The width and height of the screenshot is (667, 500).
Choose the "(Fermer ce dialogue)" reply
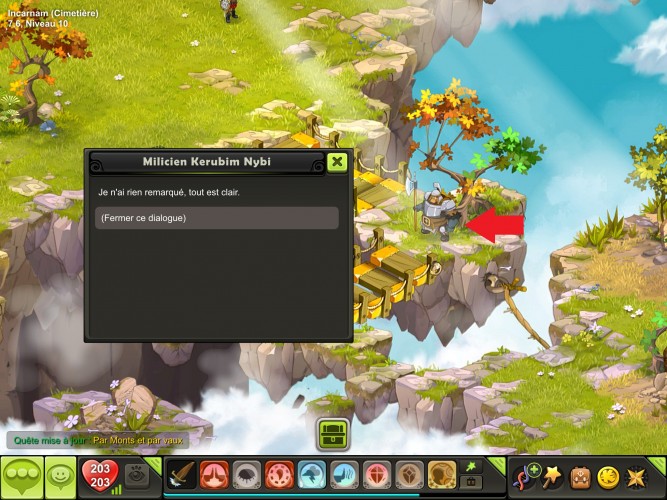point(217,218)
